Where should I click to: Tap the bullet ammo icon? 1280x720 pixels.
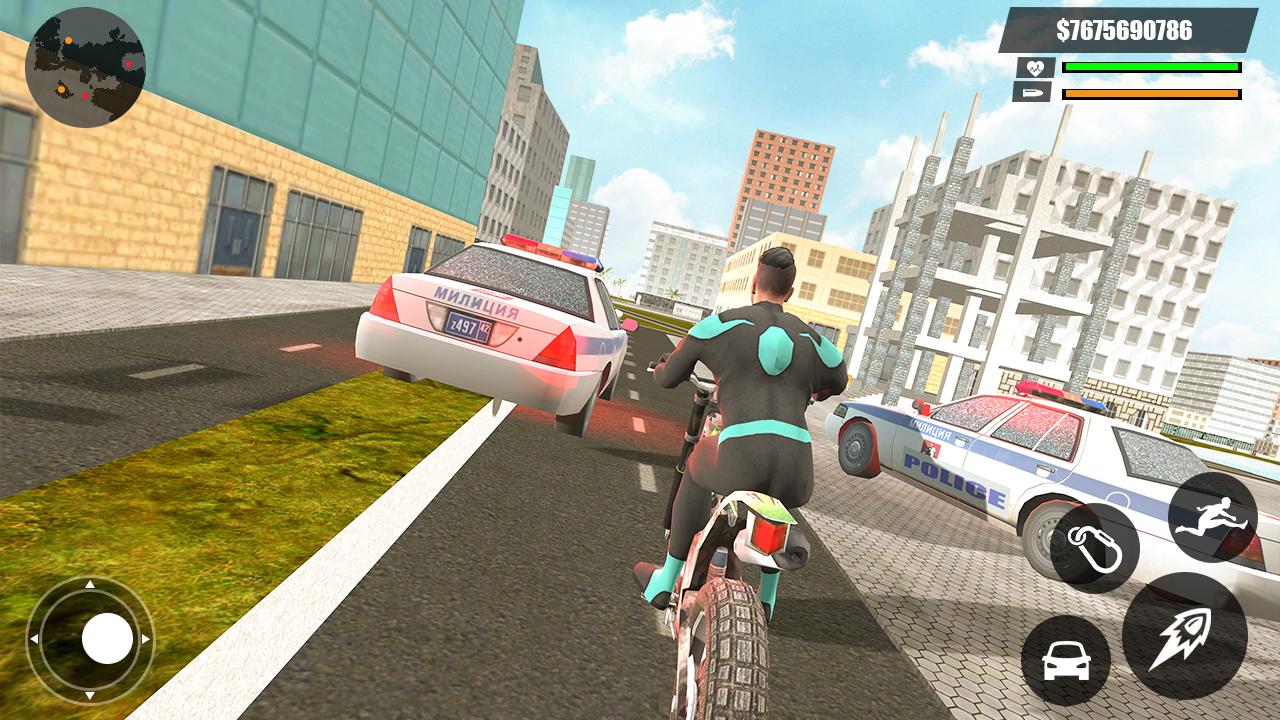[1034, 95]
